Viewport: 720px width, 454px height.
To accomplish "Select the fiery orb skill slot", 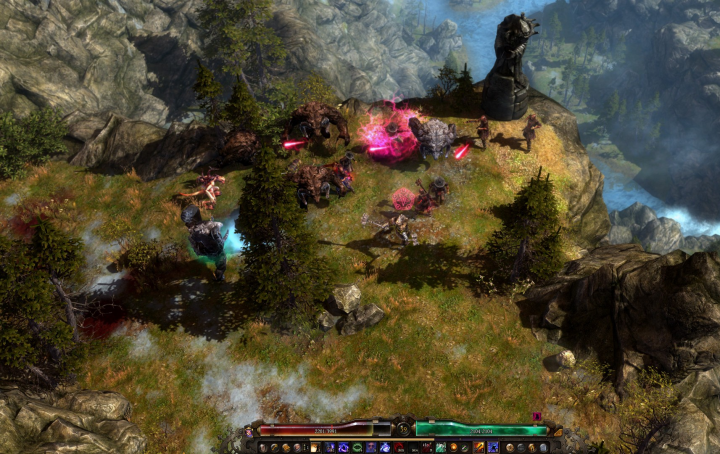I will (453, 447).
